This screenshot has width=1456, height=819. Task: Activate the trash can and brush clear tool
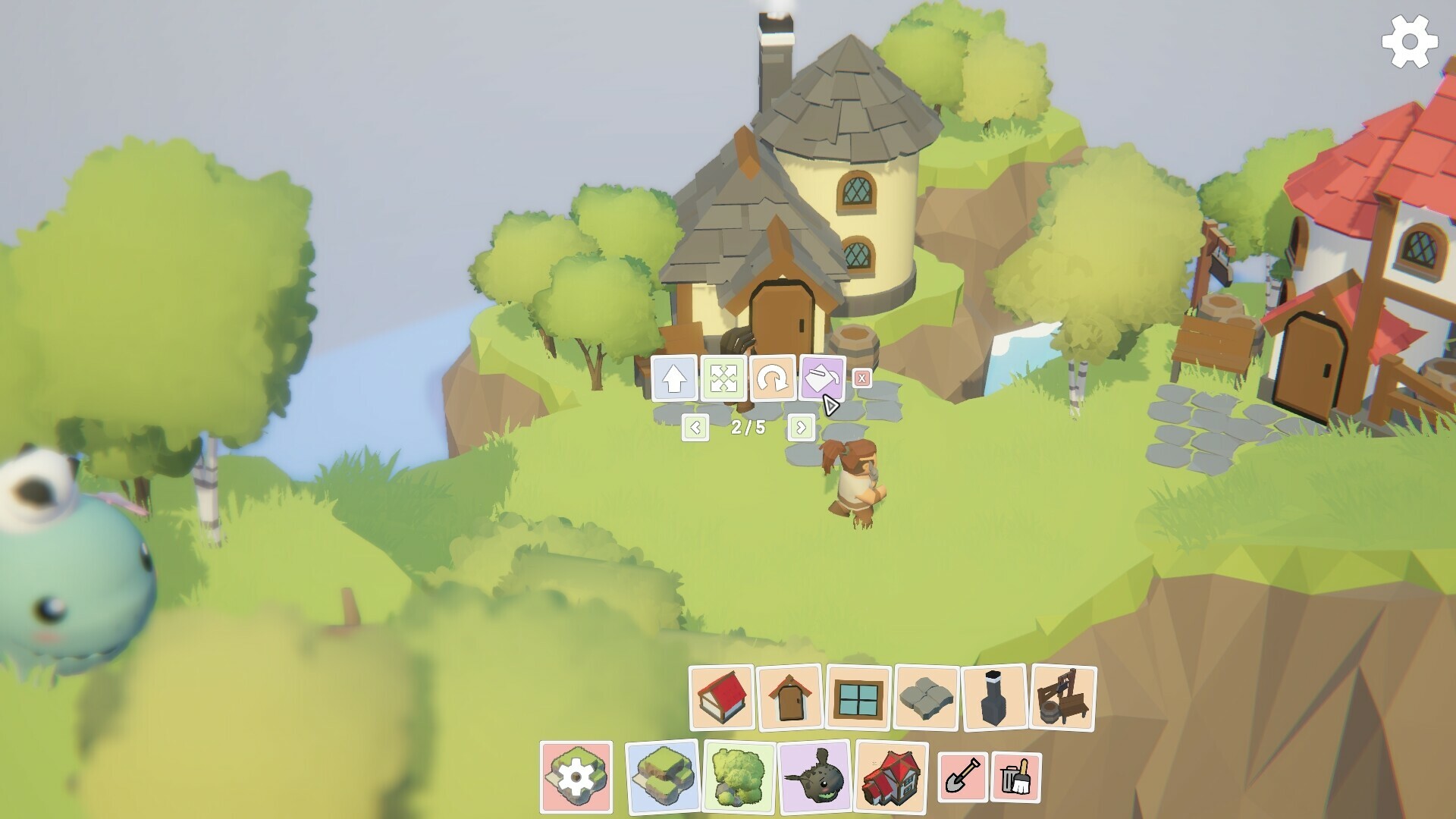pos(1016,777)
